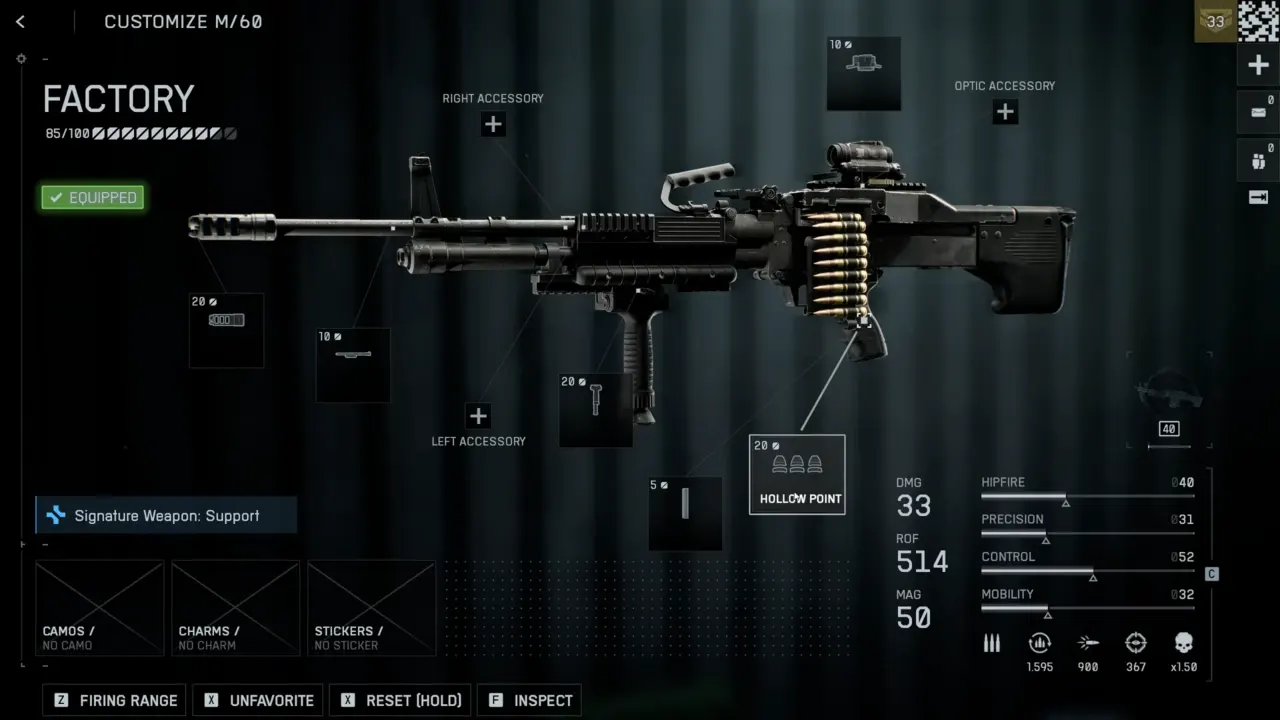The height and width of the screenshot is (720, 1280).
Task: Open the muzzle attachment slot
Action: coord(227,330)
